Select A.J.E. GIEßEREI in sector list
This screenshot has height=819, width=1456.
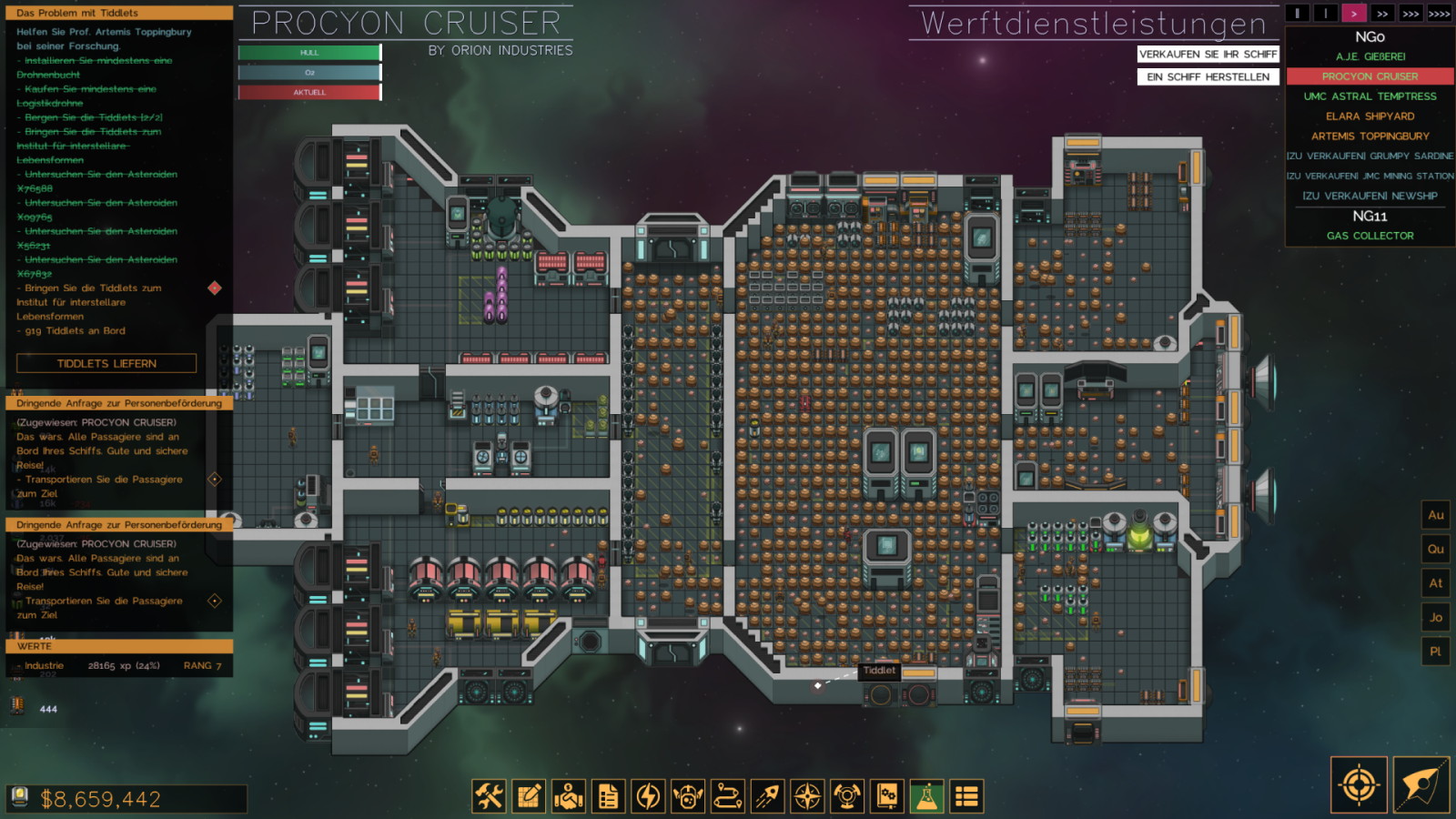1370,56
